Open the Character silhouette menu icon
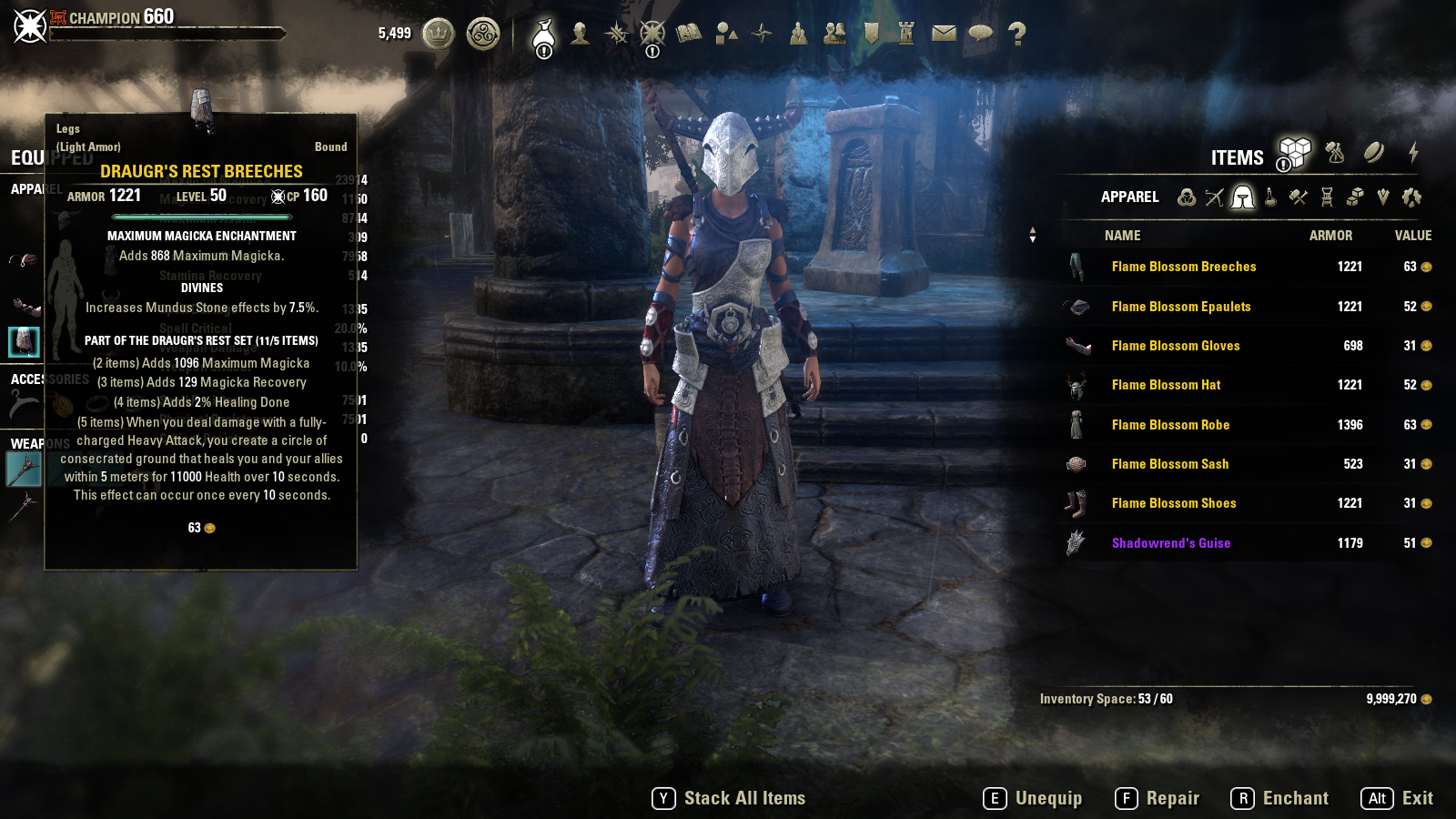The width and height of the screenshot is (1456, 819). (x=580, y=34)
